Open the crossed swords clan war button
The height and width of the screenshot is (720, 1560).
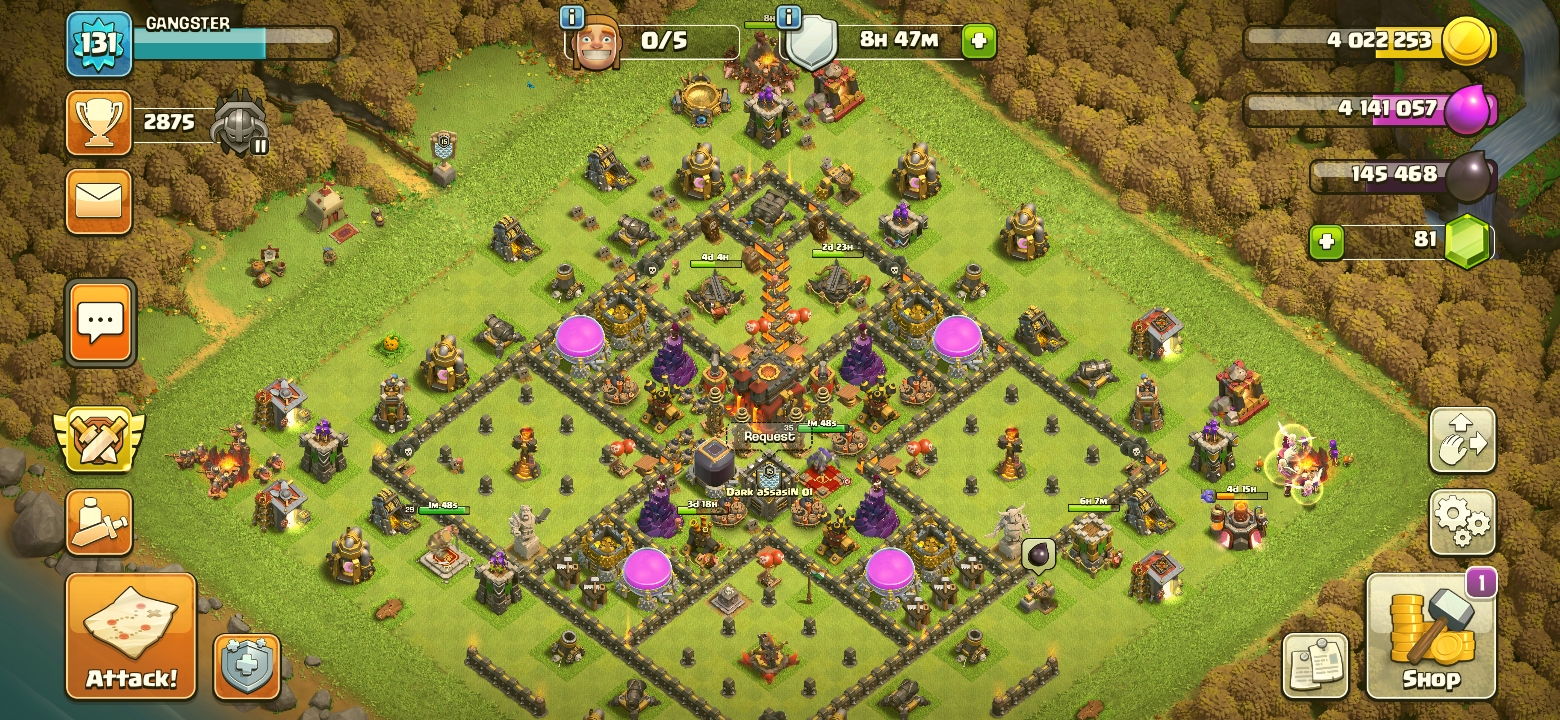pos(99,440)
